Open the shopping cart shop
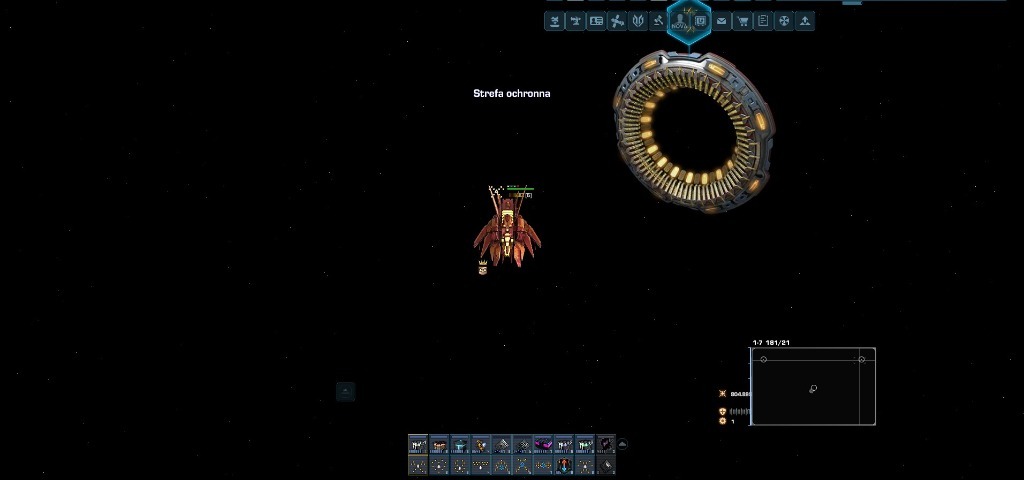1024x480 pixels. click(x=742, y=21)
